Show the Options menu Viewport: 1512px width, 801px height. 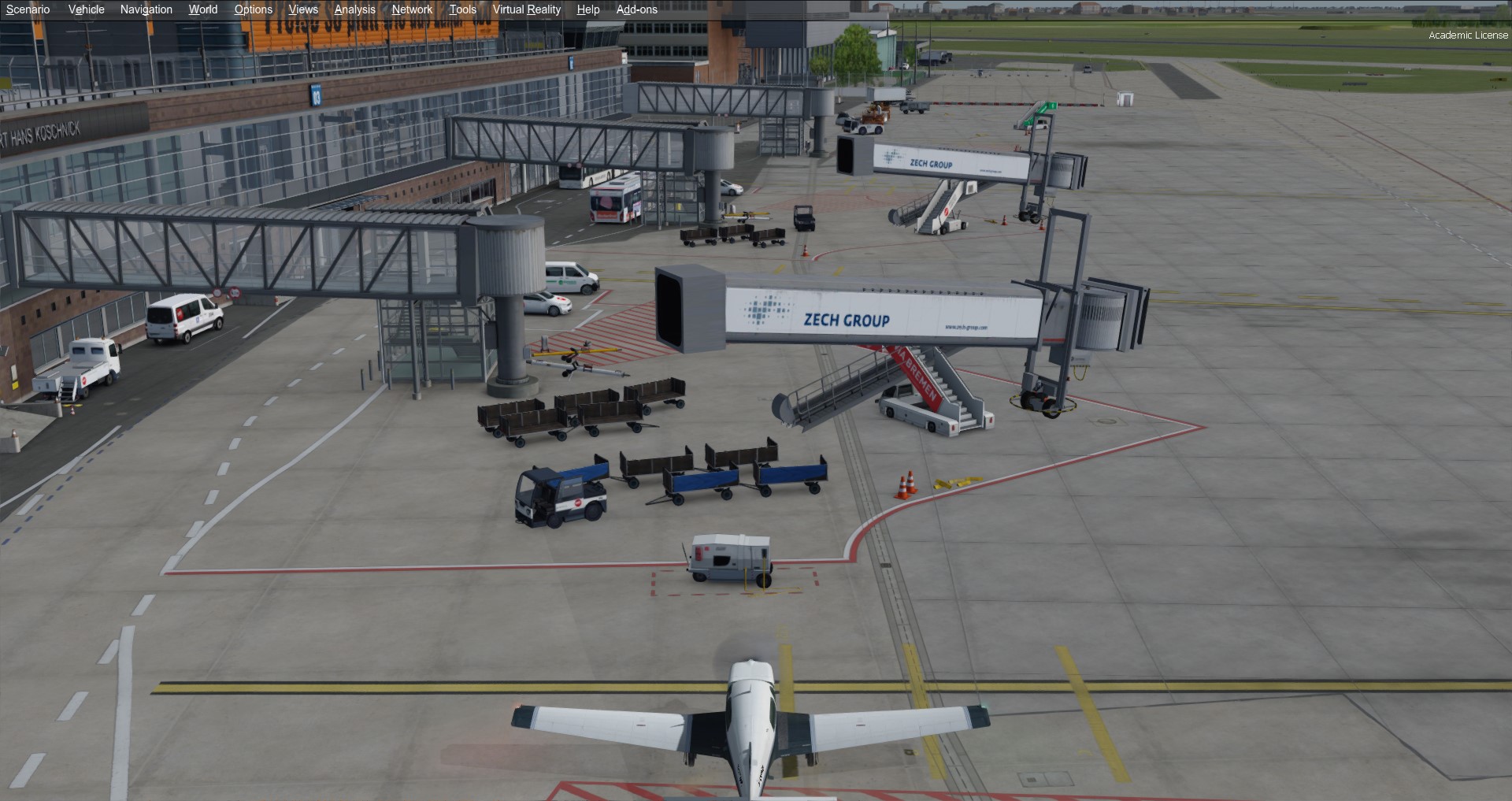[253, 9]
